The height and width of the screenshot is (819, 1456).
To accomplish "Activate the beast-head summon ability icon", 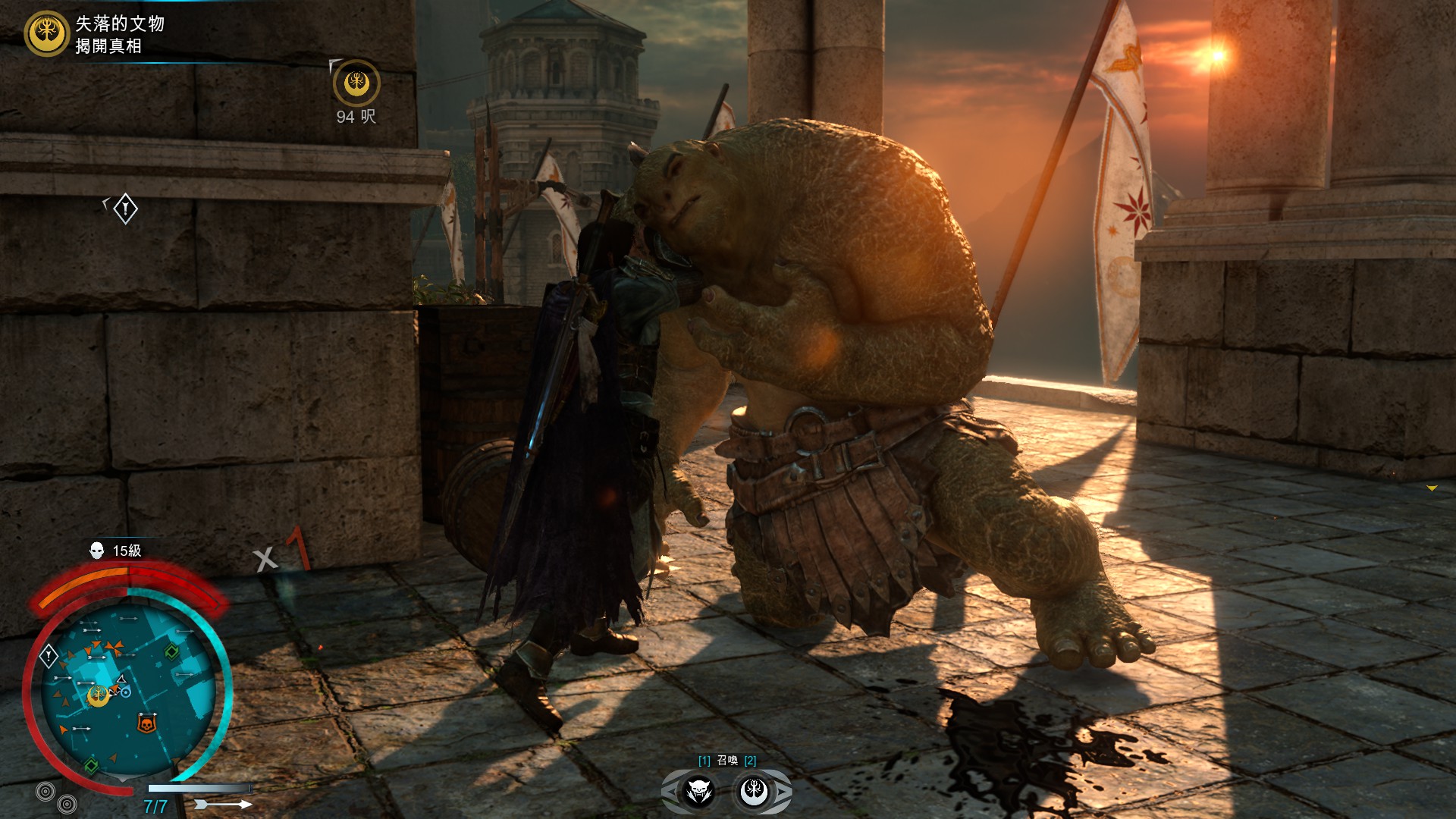I will [698, 792].
